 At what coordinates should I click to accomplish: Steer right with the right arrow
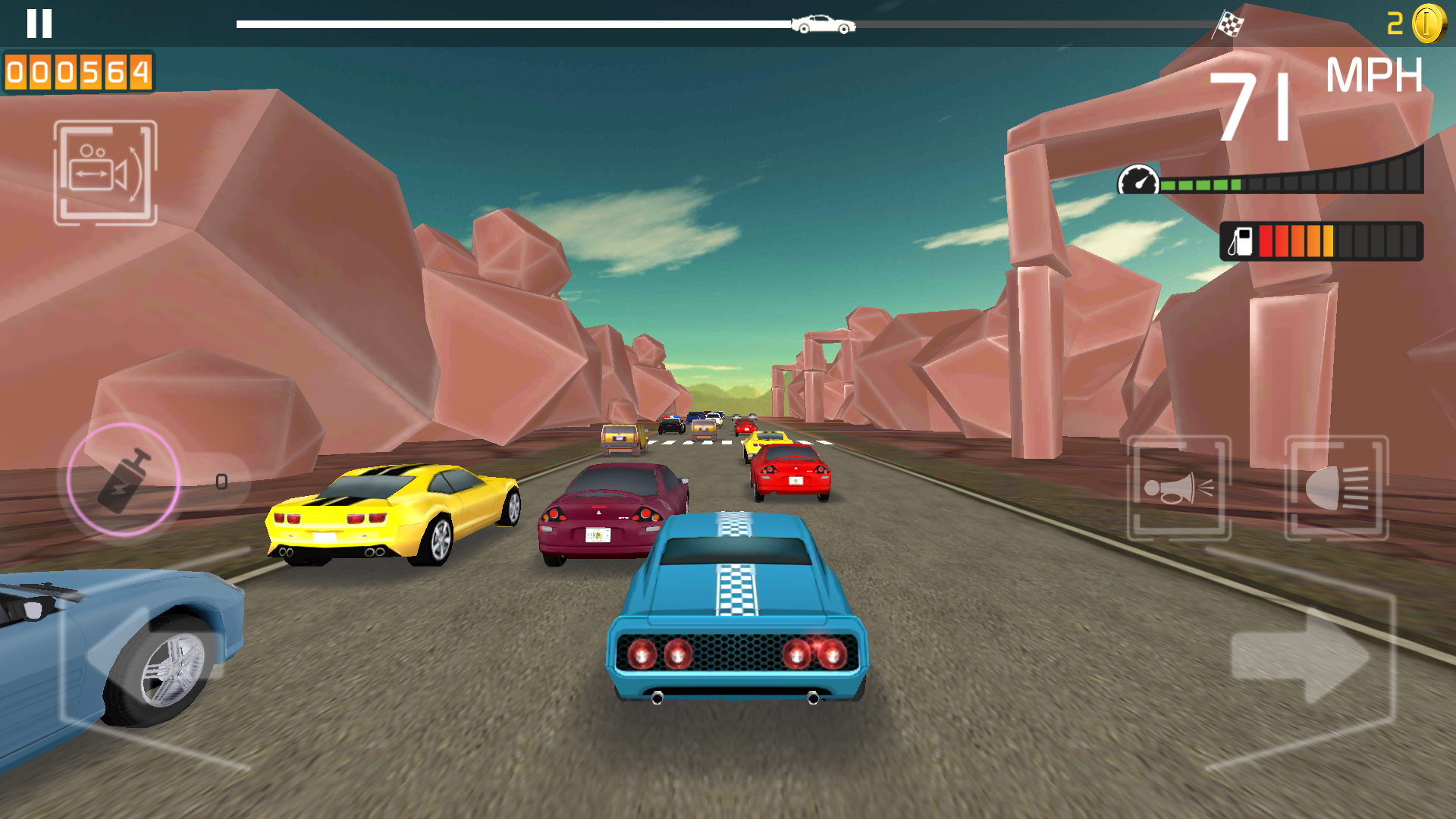click(1301, 656)
